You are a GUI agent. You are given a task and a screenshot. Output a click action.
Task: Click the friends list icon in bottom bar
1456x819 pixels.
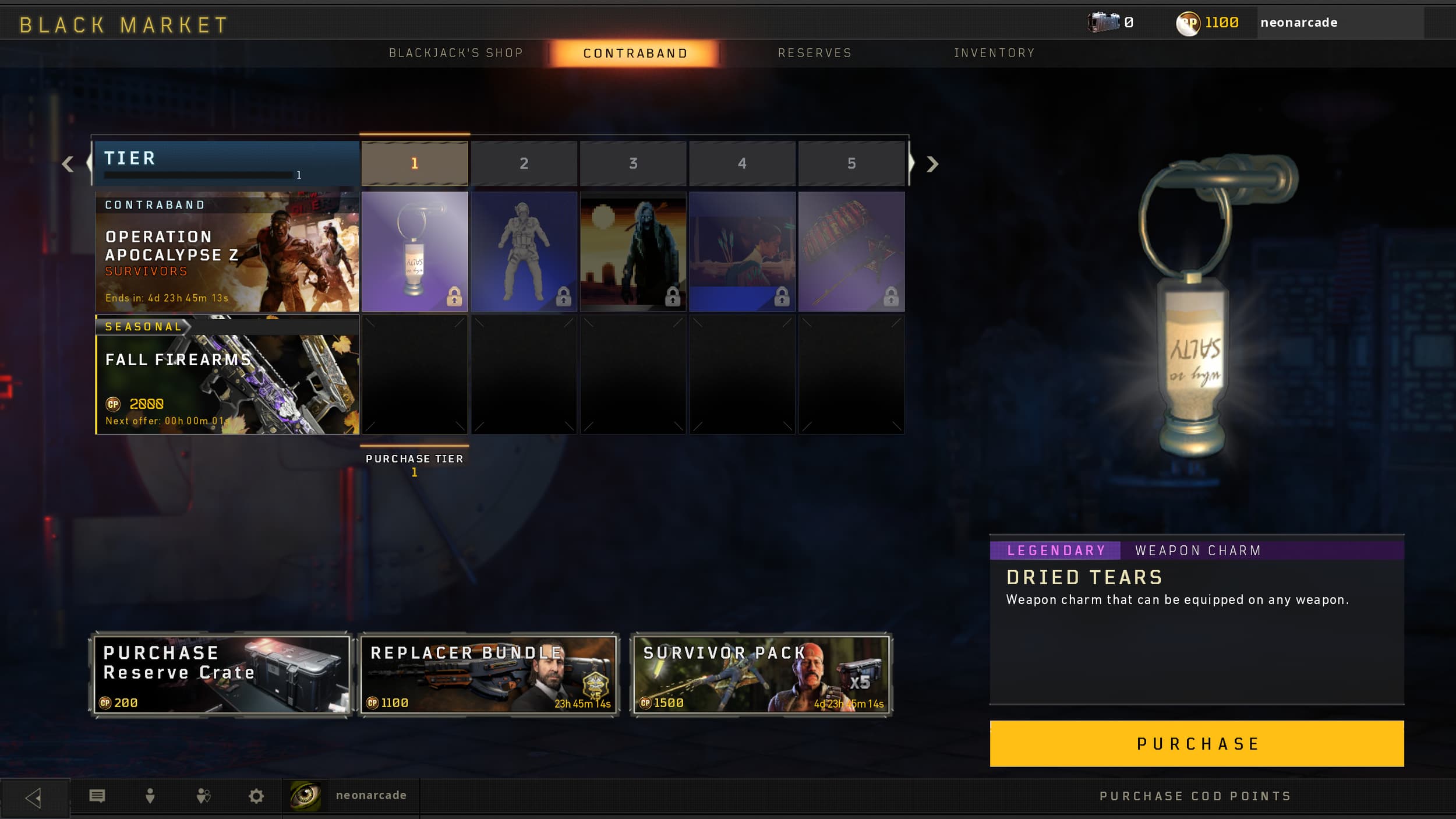tap(150, 795)
